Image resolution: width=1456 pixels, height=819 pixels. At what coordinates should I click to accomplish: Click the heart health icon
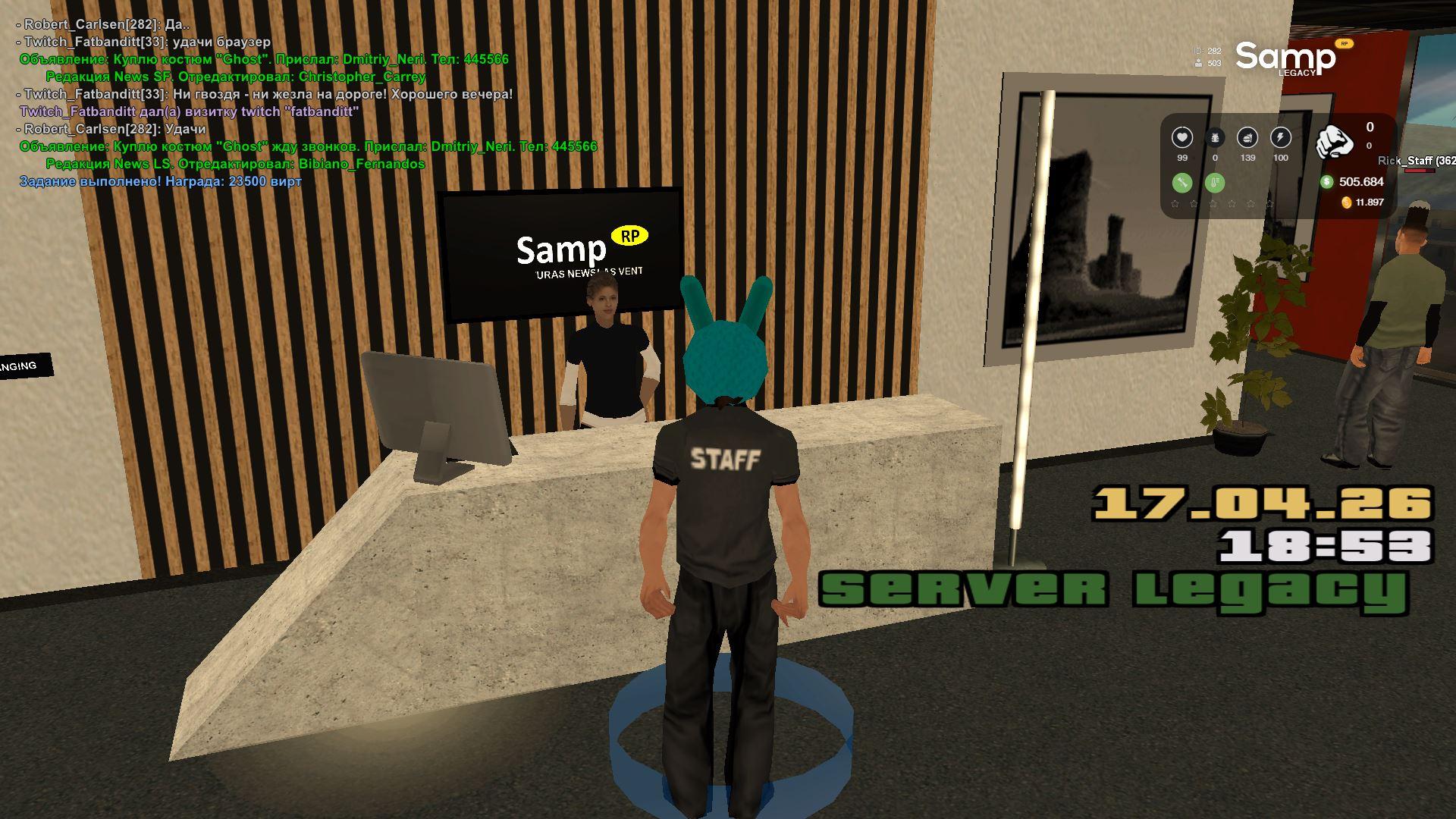pyautogui.click(x=1182, y=138)
